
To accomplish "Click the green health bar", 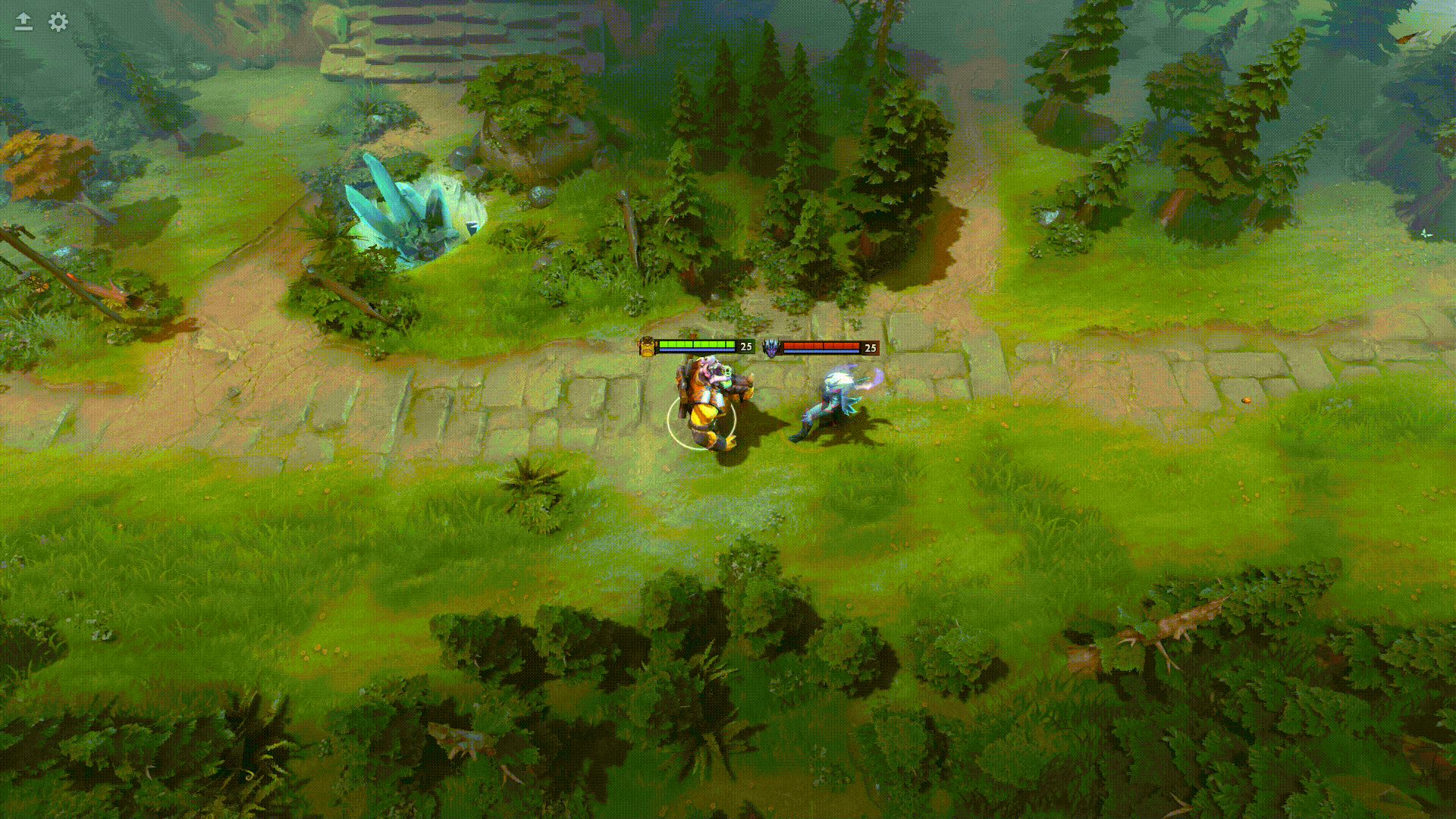I will (x=696, y=344).
